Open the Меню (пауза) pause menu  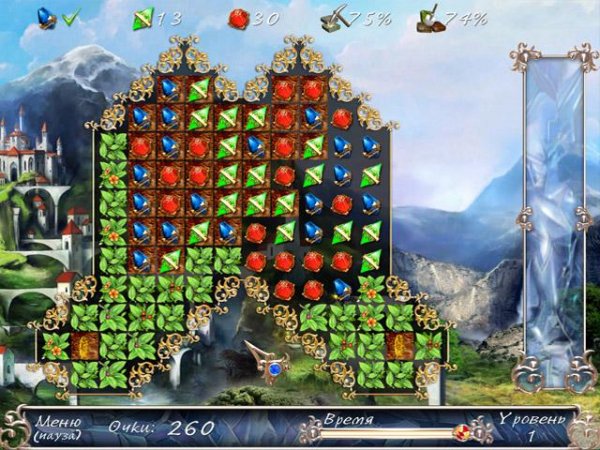[x=57, y=427]
